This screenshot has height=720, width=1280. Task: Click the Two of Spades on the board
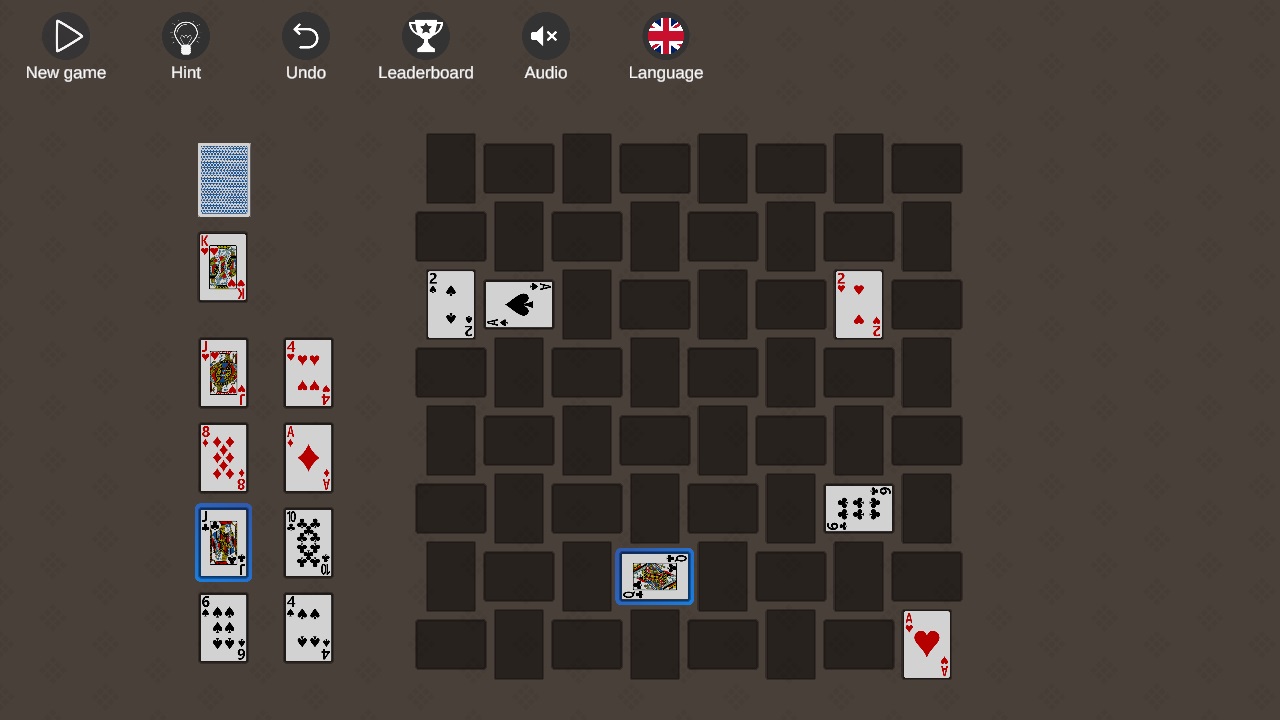point(450,304)
